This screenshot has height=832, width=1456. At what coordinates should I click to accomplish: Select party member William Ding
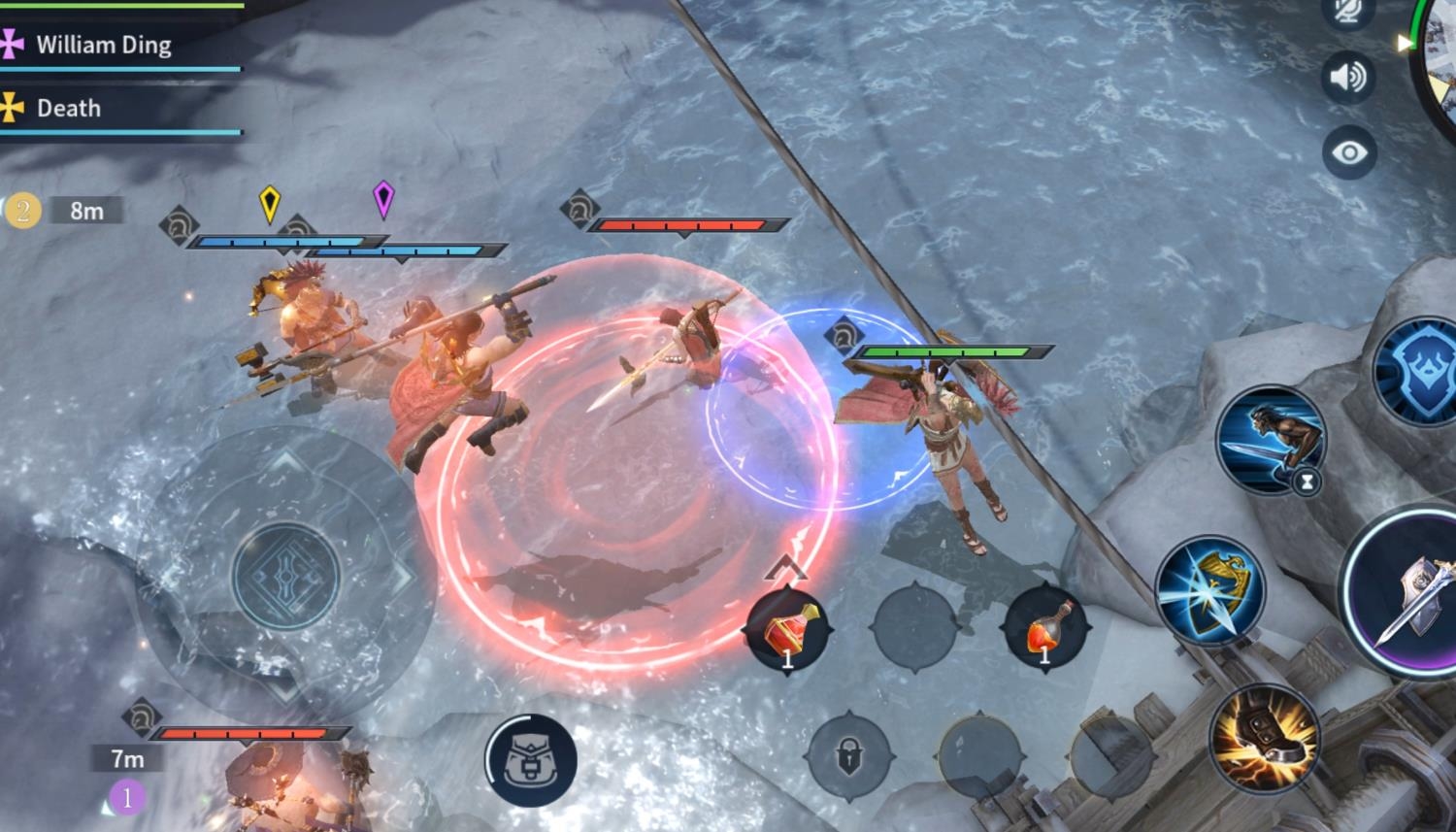click(x=103, y=46)
